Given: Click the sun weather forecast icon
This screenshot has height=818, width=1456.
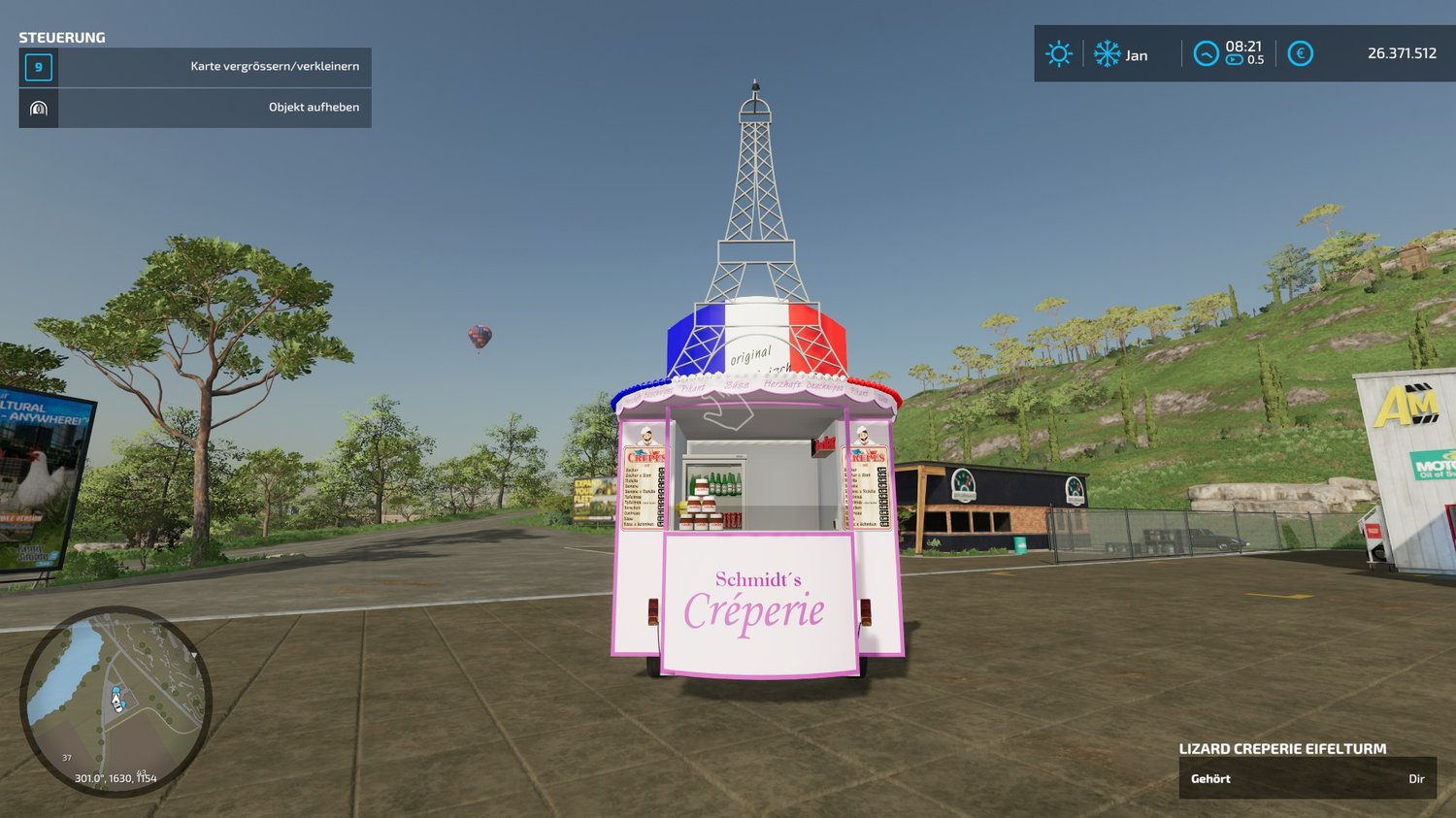Looking at the screenshot, I should click(1059, 54).
